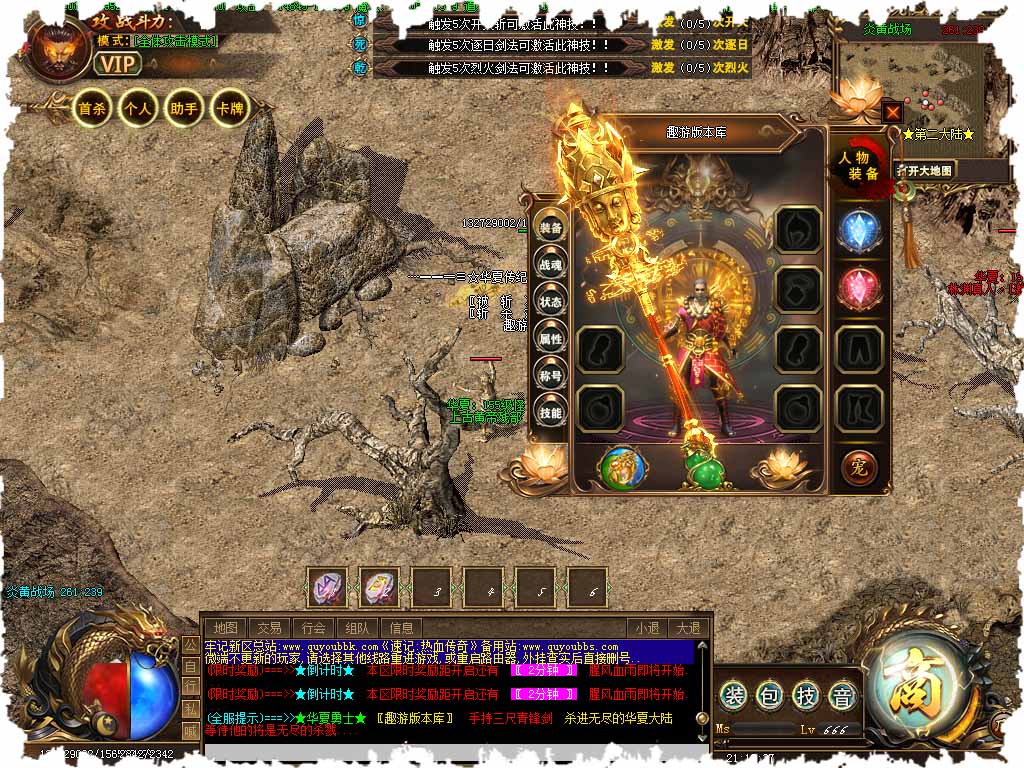Open the VIP panel
This screenshot has height=768, width=1024.
click(x=118, y=64)
